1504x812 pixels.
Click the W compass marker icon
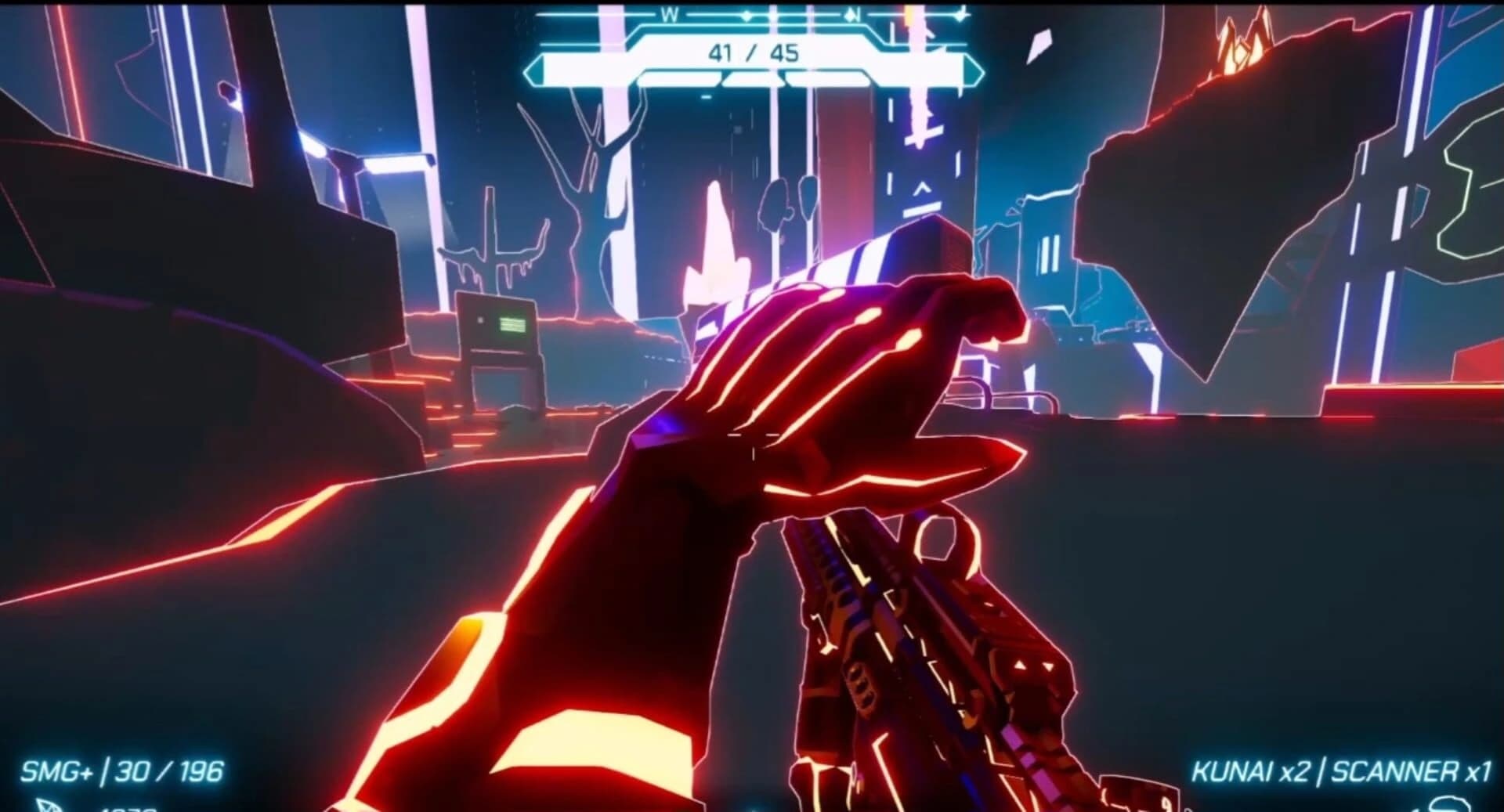click(670, 14)
